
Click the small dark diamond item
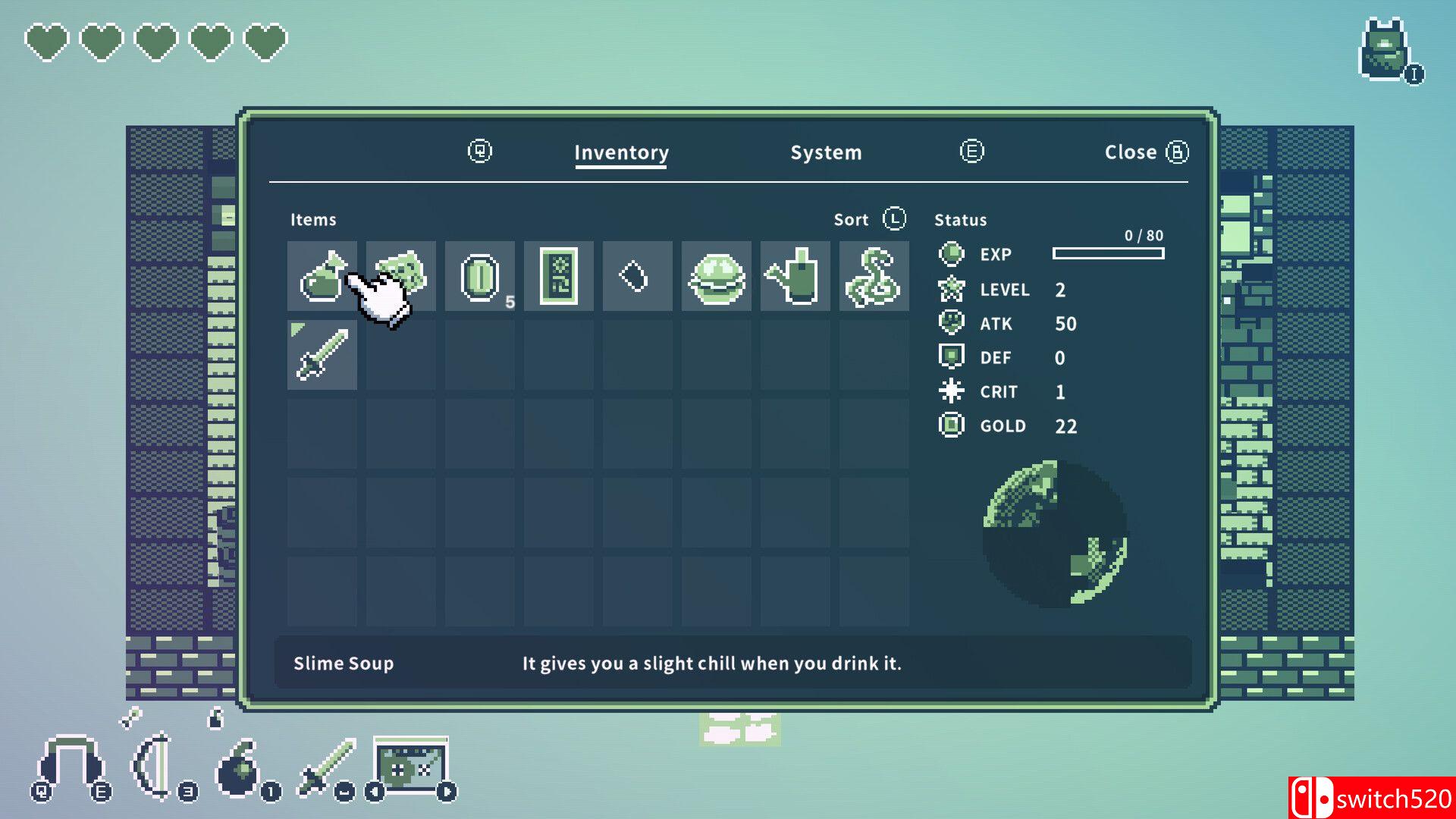637,276
